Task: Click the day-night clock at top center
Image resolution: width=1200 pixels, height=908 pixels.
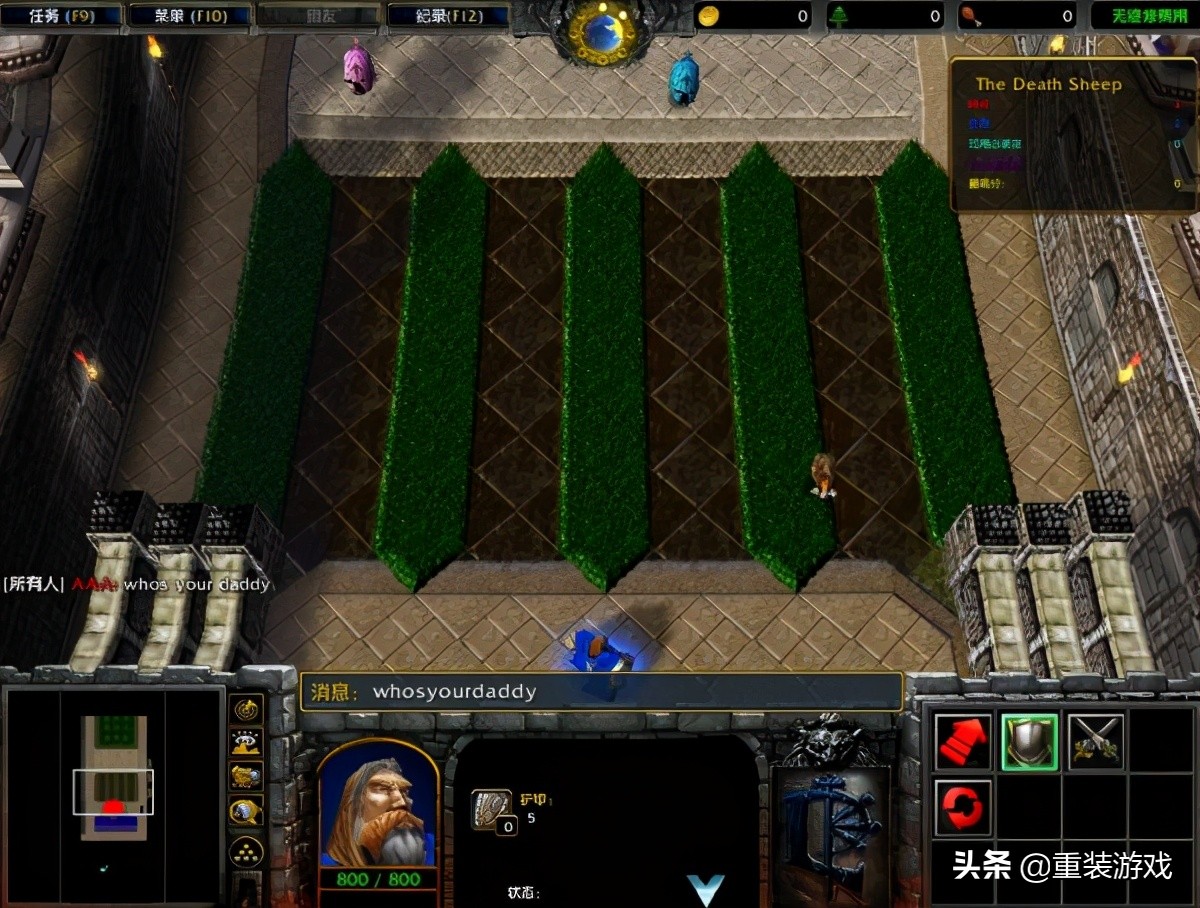Action: tap(602, 32)
